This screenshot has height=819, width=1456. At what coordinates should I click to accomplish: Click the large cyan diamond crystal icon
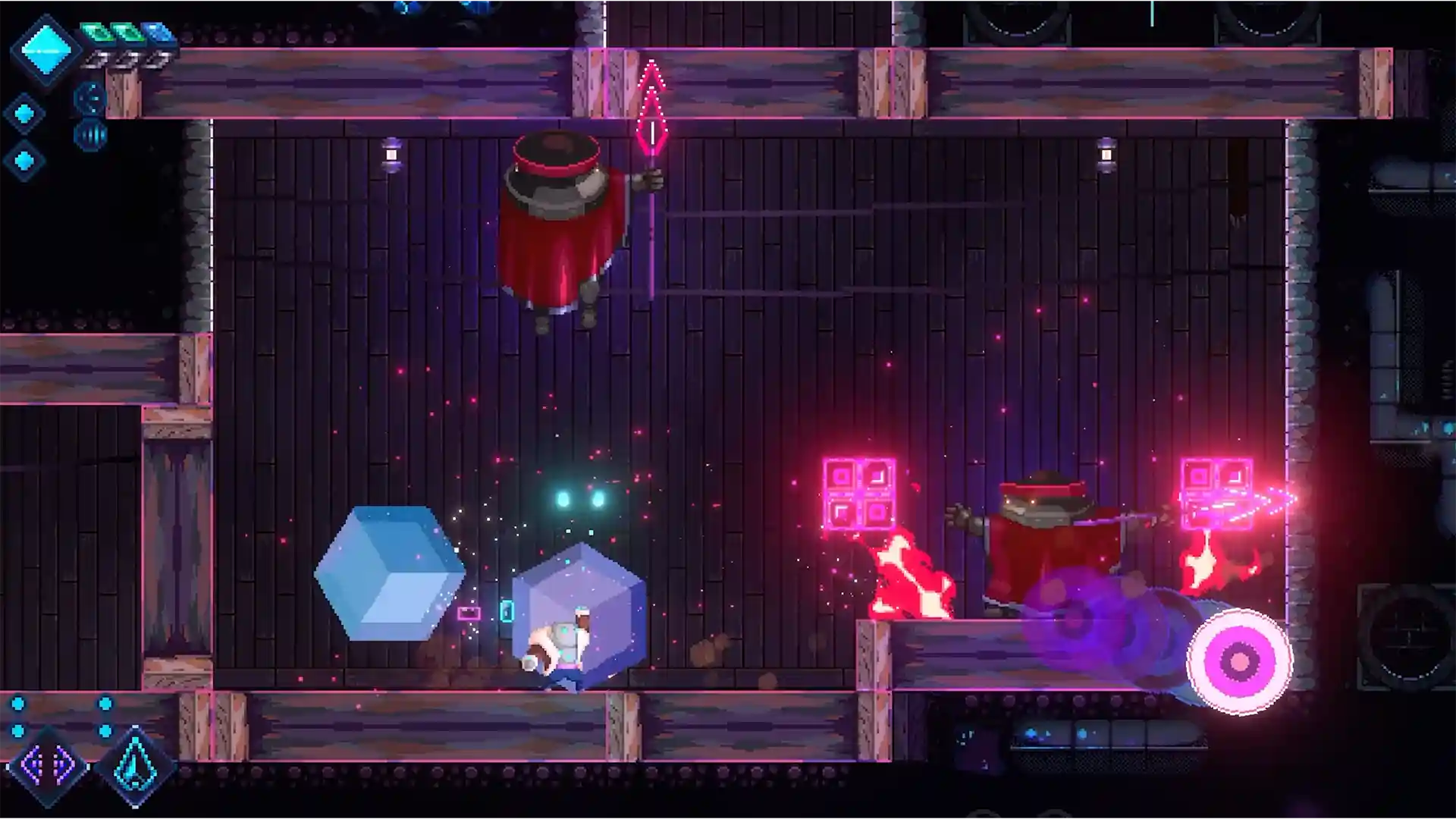pyautogui.click(x=45, y=50)
